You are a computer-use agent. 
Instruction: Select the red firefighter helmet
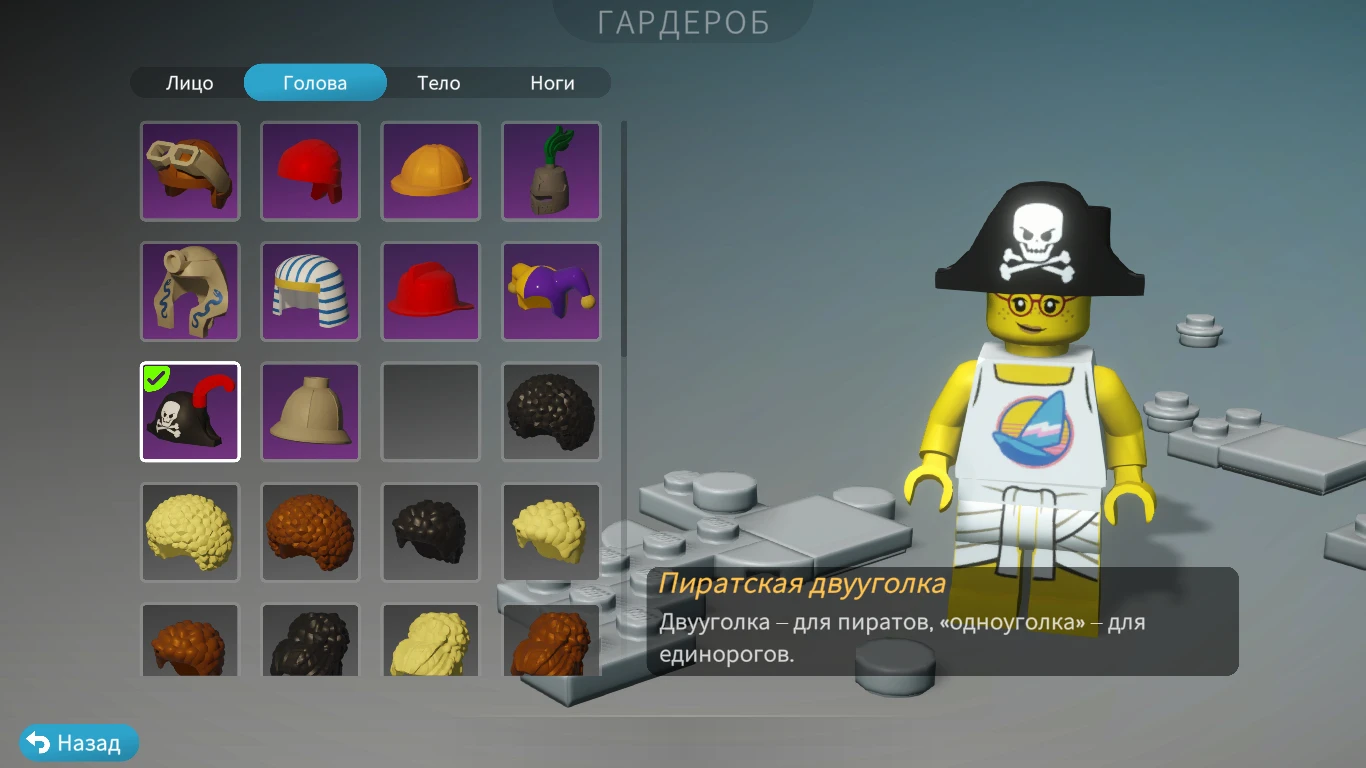coord(430,292)
